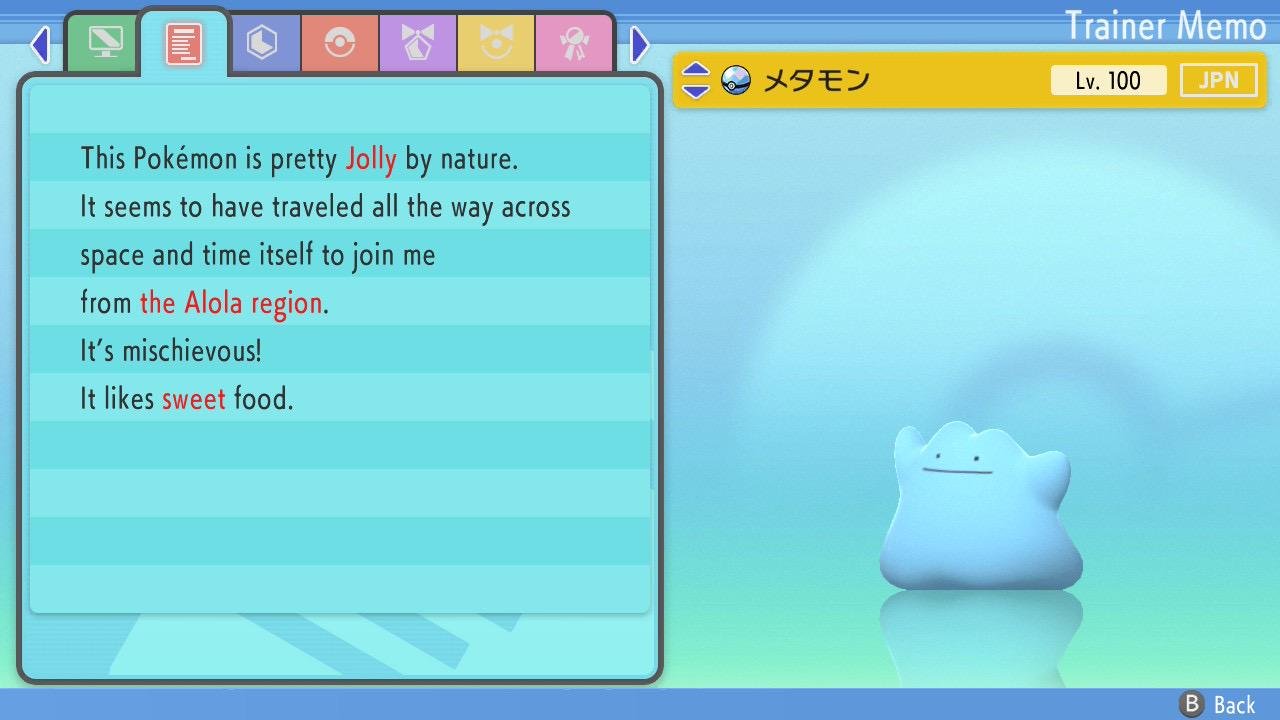Click the blue hexagon stats icon
The width and height of the screenshot is (1280, 720).
coord(264,43)
